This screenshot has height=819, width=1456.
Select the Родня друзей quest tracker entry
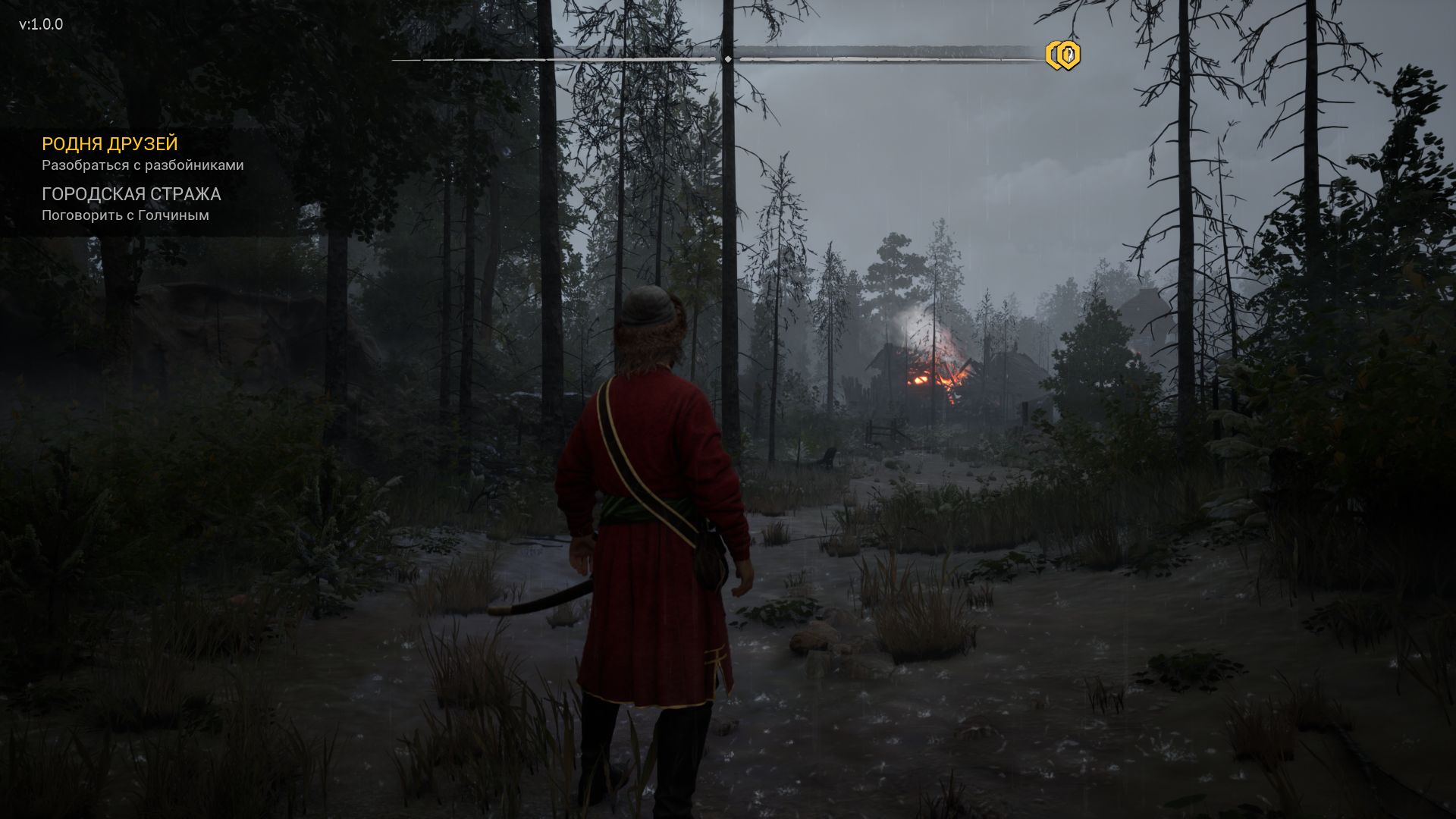[110, 144]
